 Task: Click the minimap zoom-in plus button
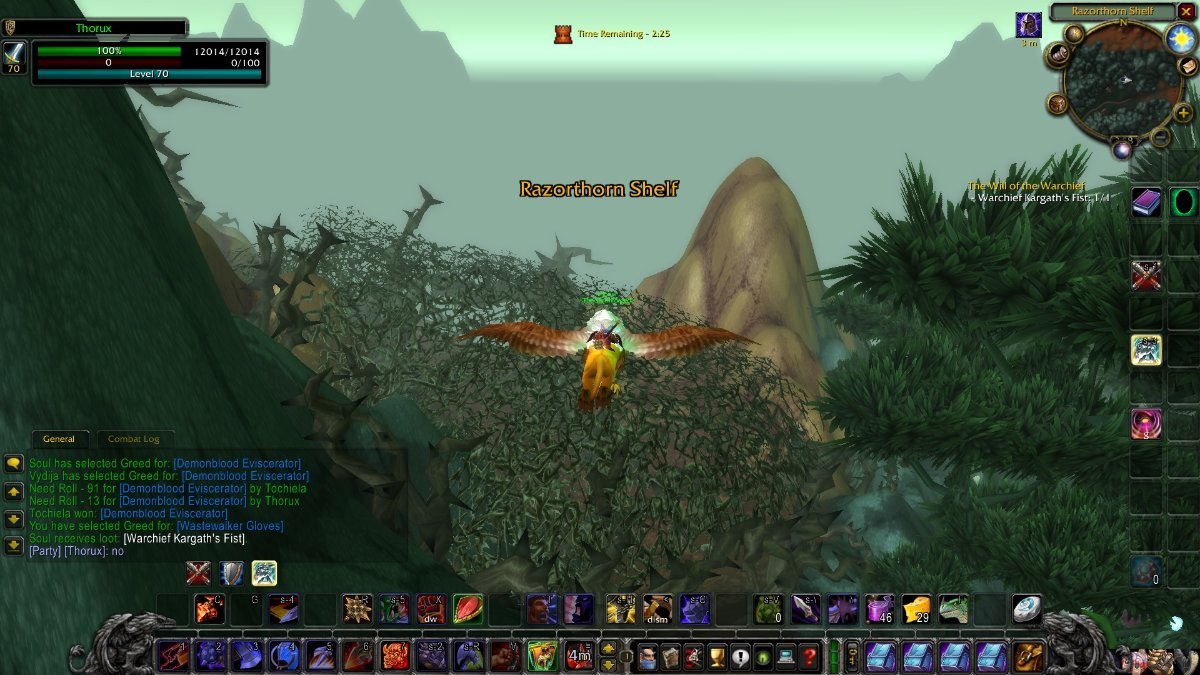coord(1182,112)
